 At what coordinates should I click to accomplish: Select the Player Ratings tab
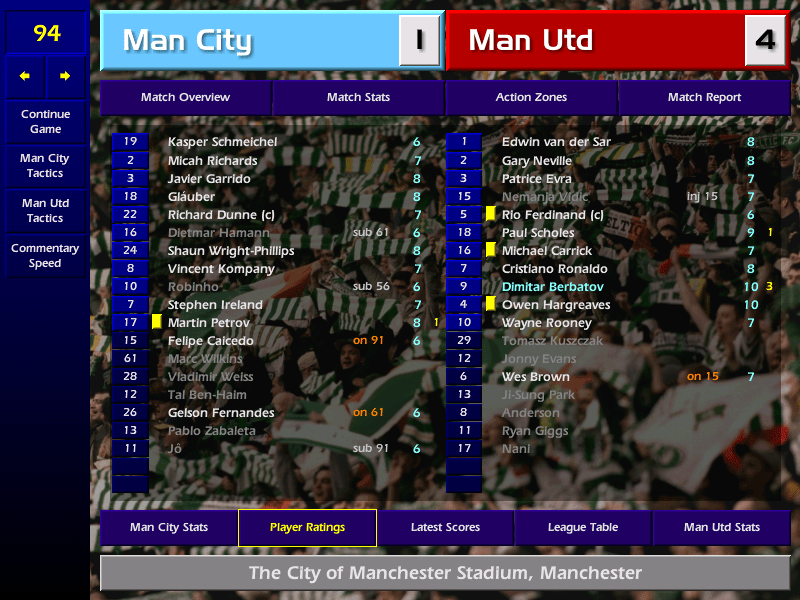307,527
